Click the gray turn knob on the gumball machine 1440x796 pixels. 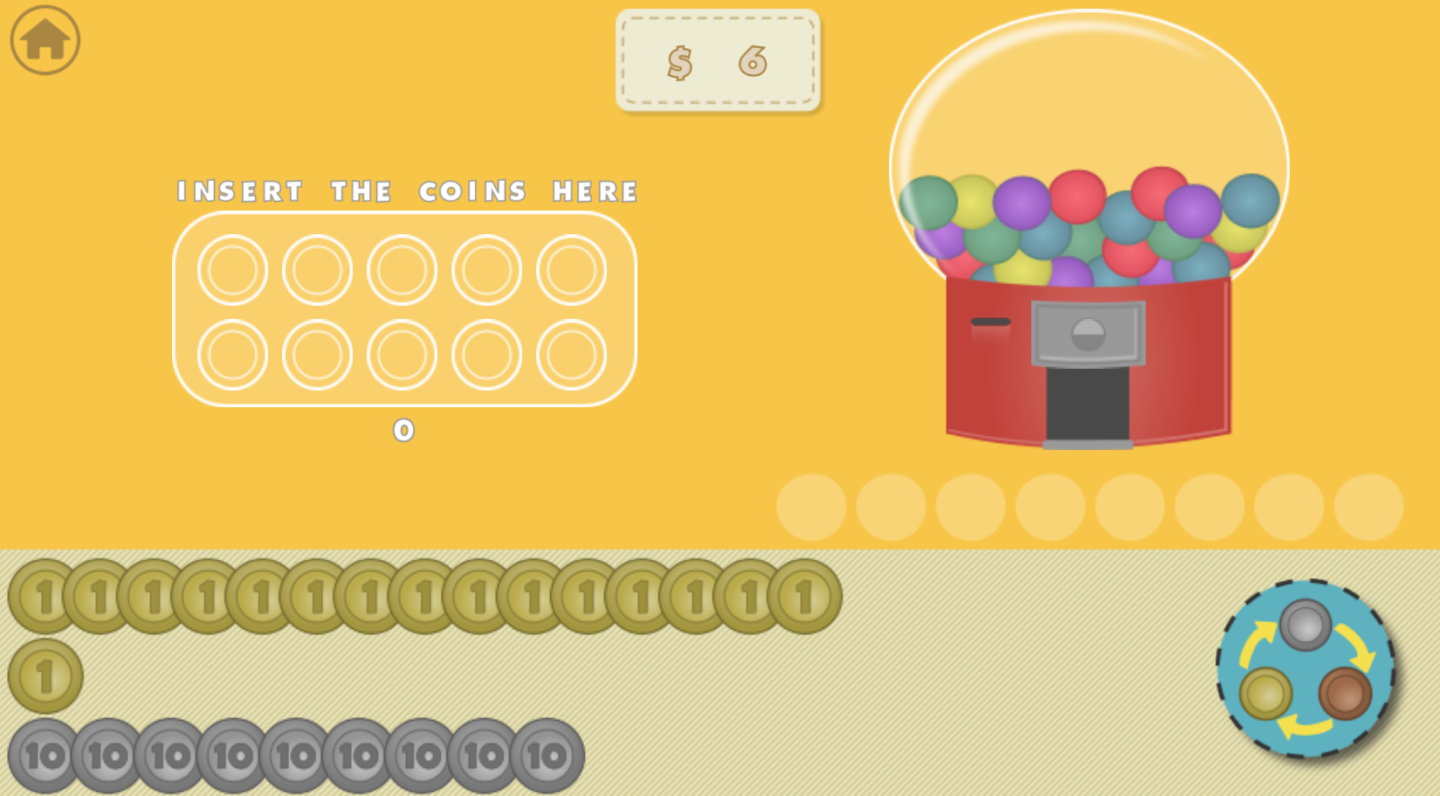point(1089,333)
